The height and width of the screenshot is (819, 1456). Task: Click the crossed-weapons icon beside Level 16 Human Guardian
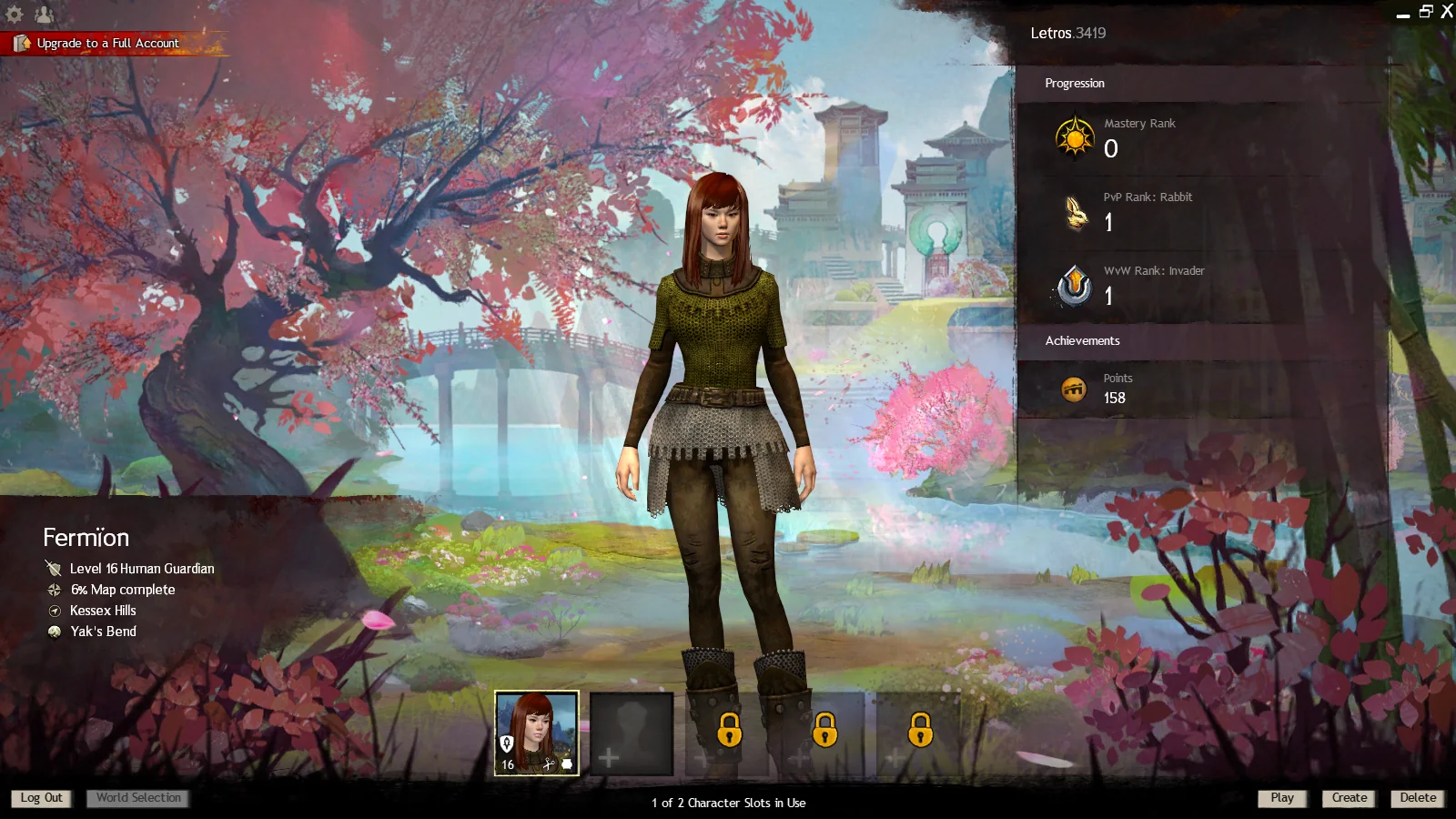[x=52, y=568]
